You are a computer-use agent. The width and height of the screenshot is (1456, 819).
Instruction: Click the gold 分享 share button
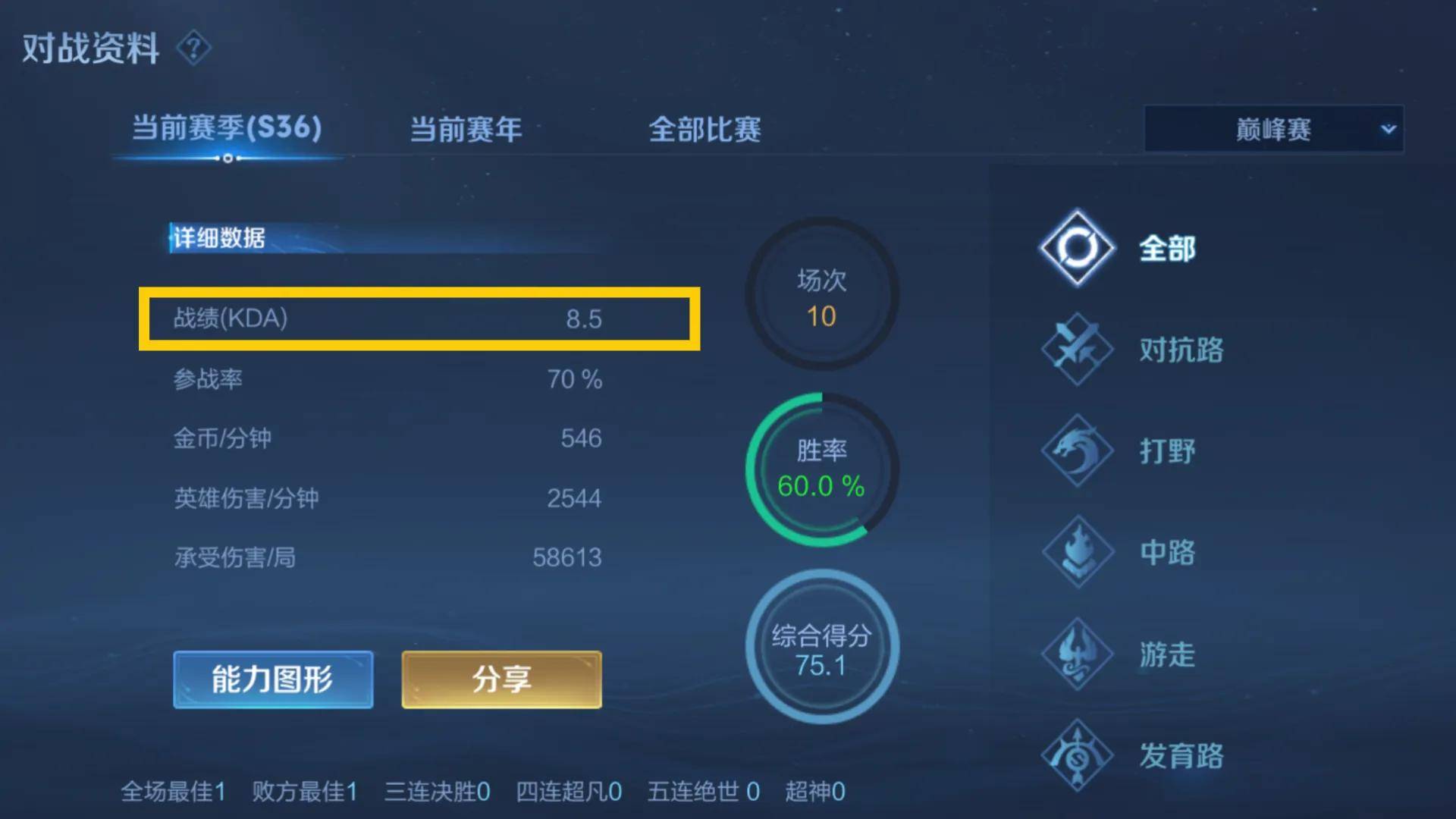[500, 679]
